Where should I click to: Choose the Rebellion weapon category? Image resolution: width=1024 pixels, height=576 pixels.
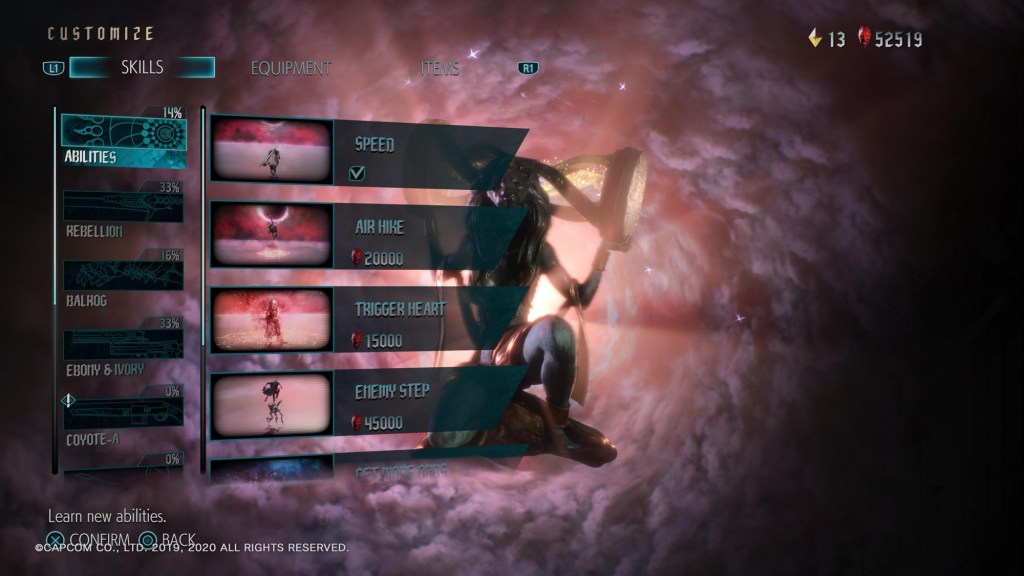(x=123, y=212)
